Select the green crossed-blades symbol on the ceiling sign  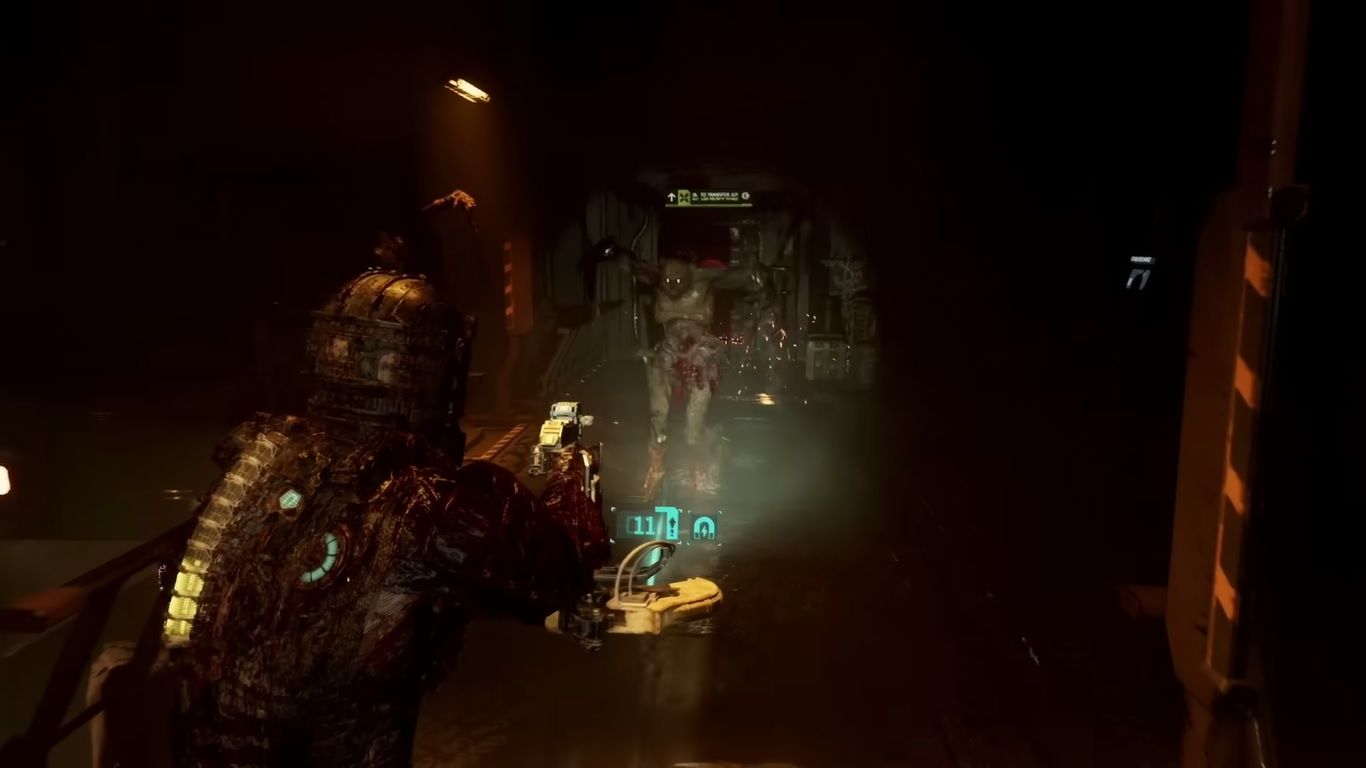(684, 196)
